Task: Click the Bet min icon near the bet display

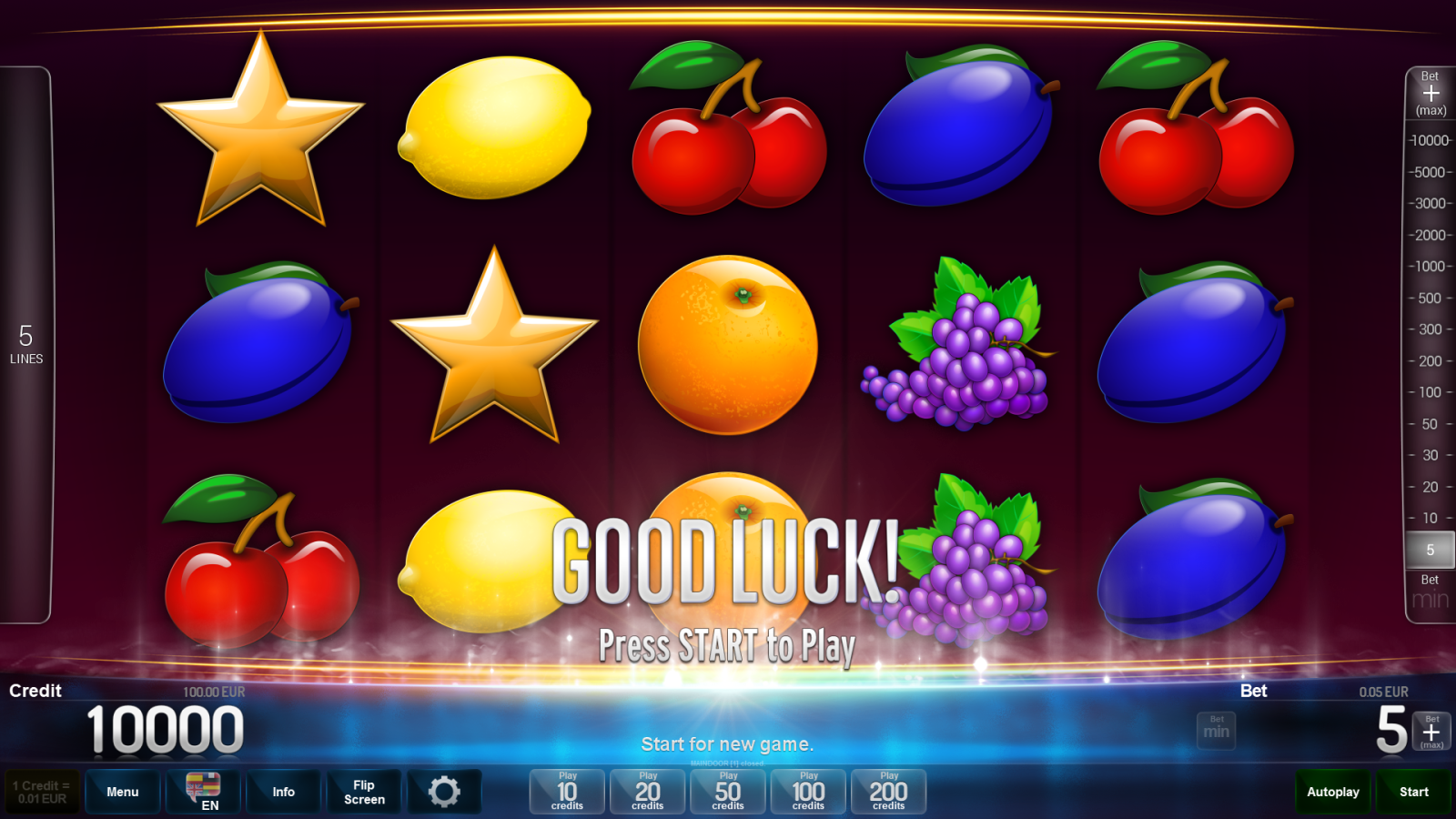Action: [1216, 729]
